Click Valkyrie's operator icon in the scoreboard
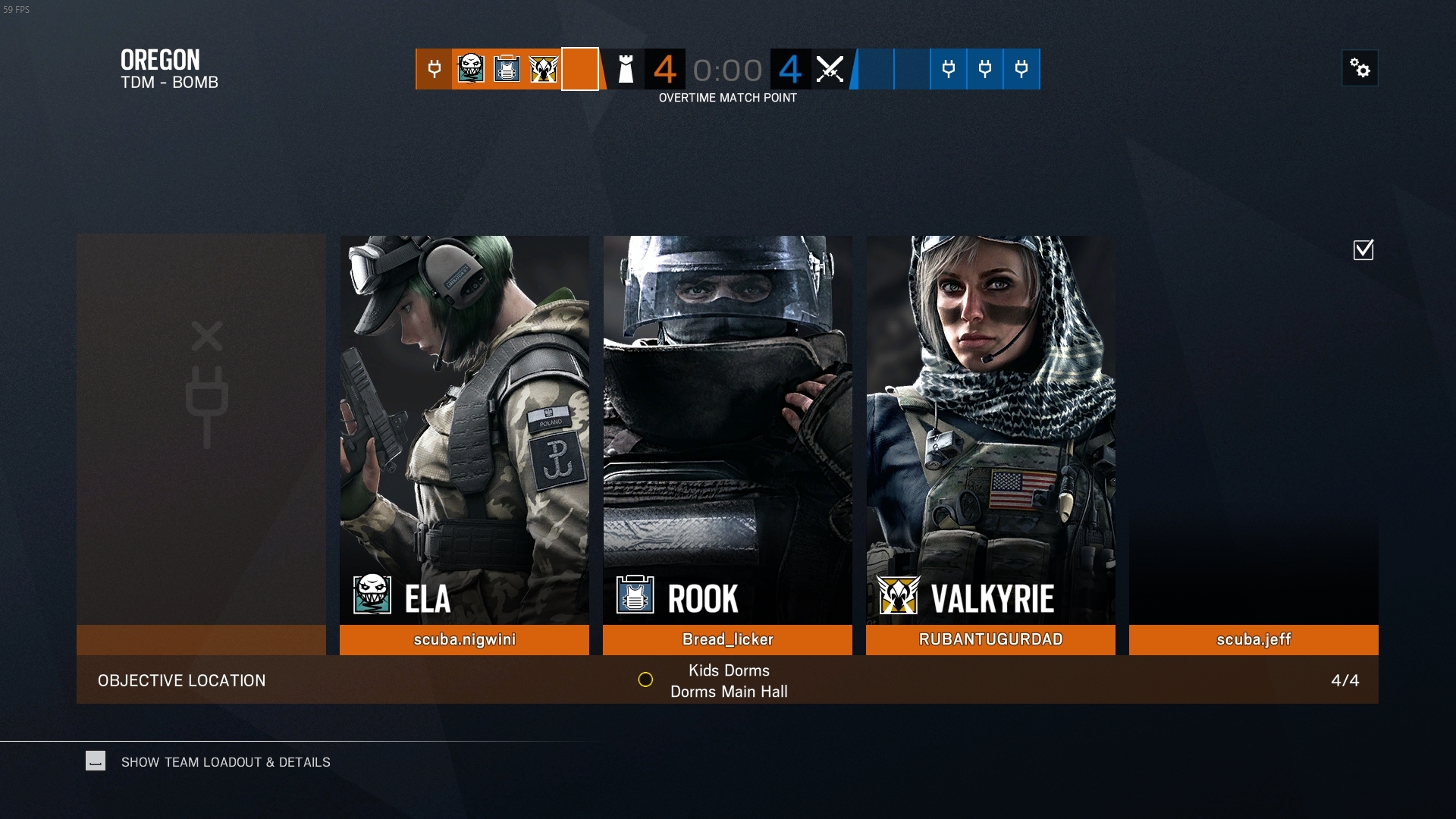Viewport: 1456px width, 819px height. point(543,69)
